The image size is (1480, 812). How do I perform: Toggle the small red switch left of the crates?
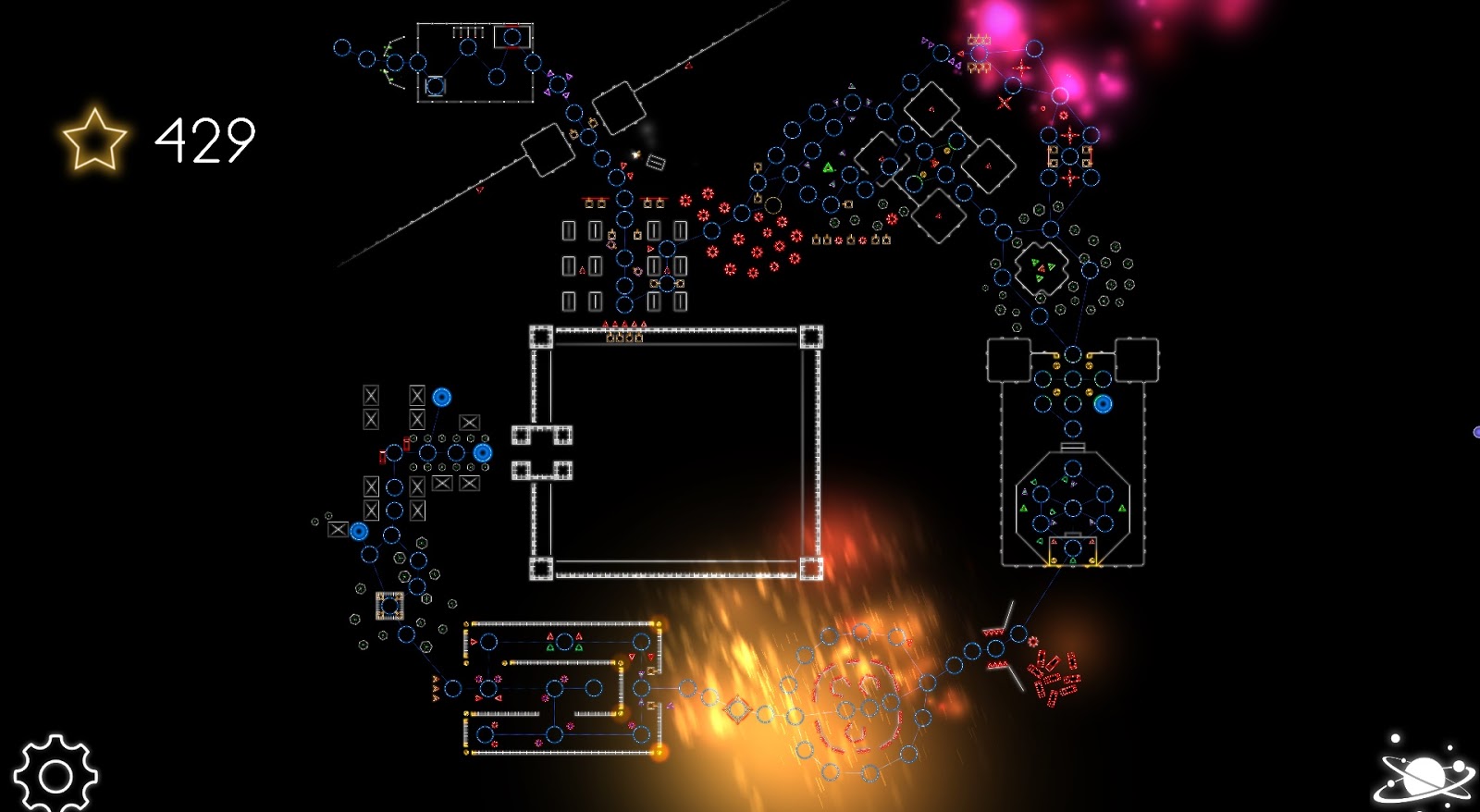(382, 457)
